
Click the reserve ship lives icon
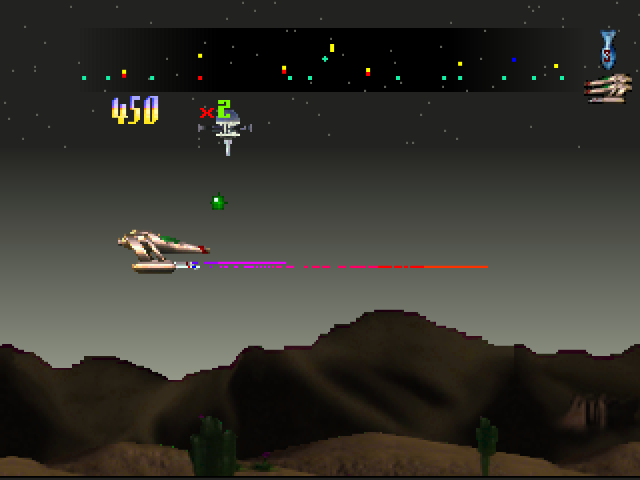tap(608, 89)
